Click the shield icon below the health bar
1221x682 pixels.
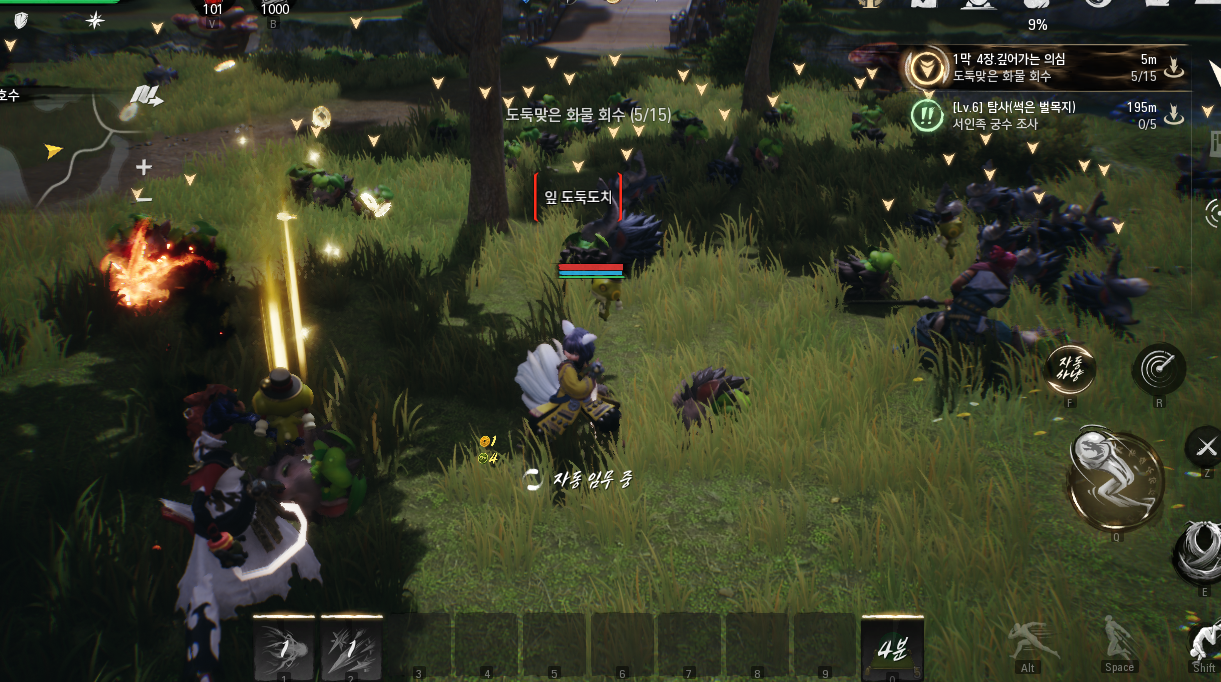(20, 20)
